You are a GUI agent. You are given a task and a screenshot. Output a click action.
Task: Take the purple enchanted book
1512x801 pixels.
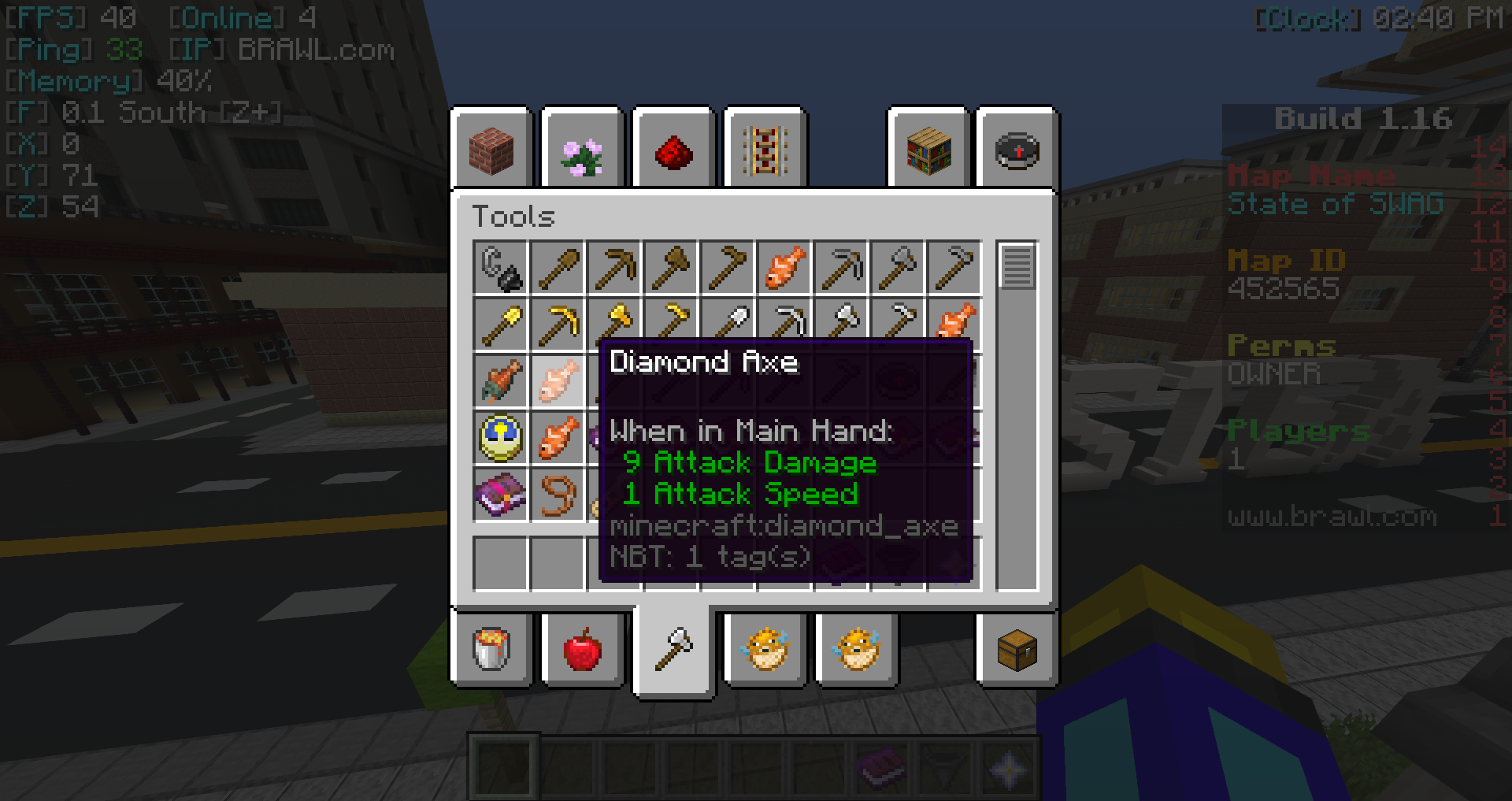501,495
